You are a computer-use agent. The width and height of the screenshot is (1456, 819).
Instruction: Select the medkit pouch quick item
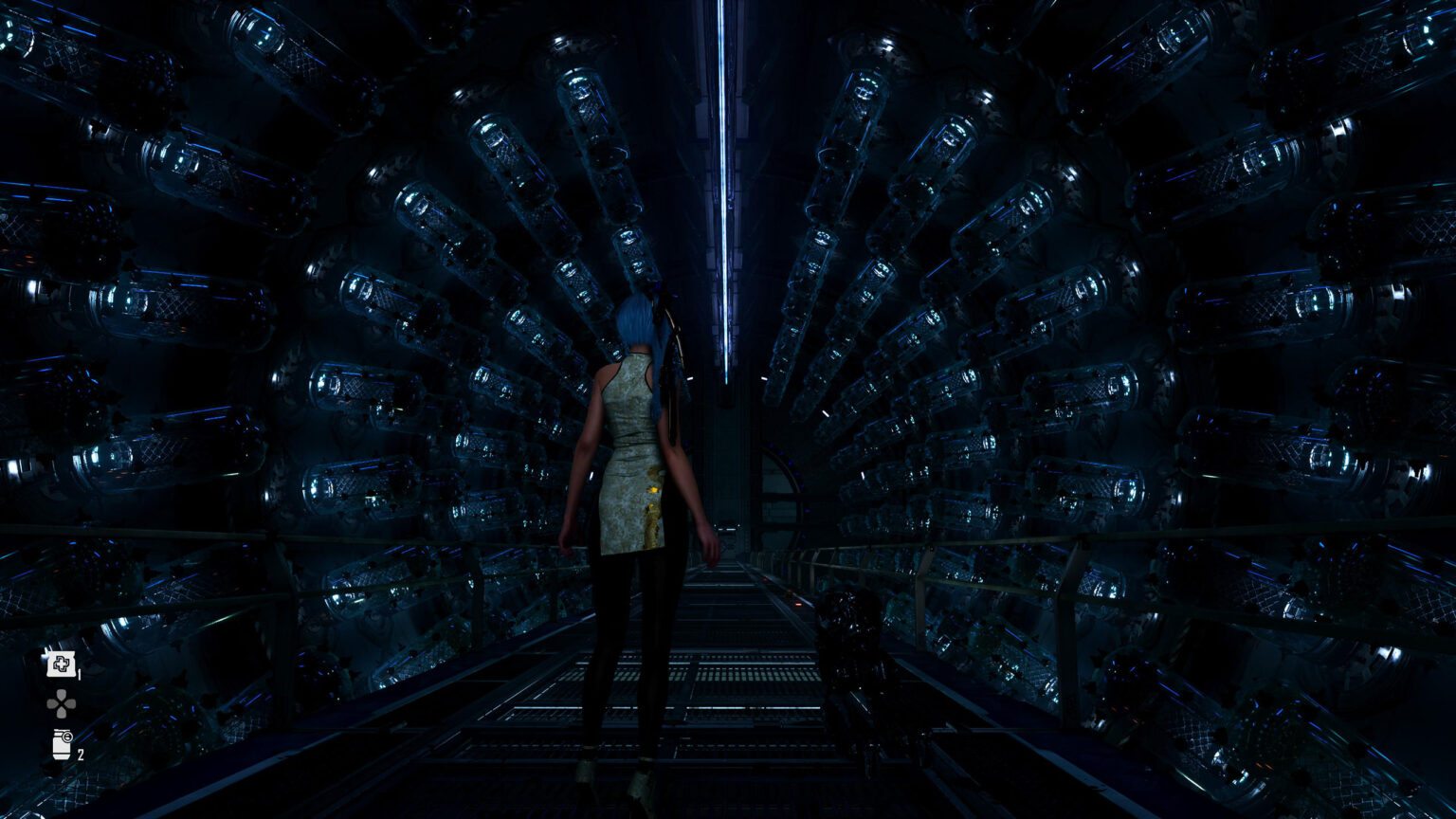coord(62,664)
